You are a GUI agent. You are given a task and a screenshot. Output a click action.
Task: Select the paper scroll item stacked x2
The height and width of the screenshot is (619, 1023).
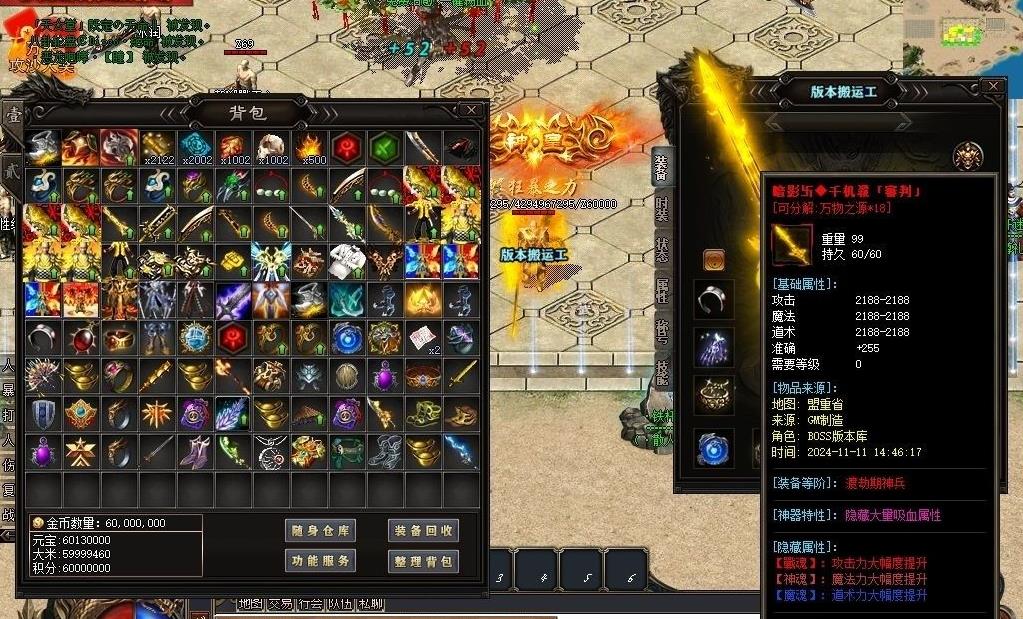click(423, 337)
